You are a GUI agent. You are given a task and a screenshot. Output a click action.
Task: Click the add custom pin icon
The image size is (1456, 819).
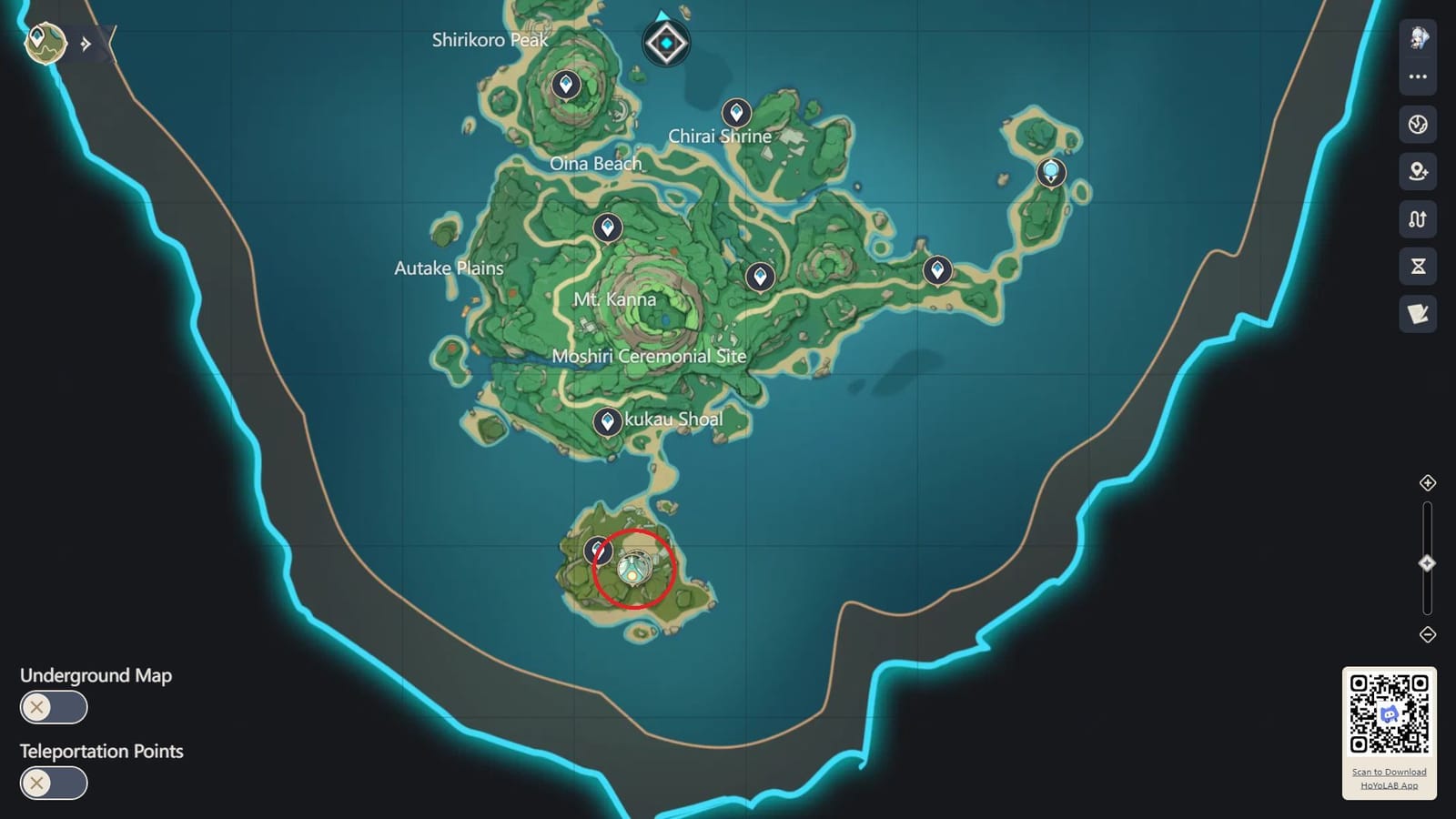(1417, 170)
